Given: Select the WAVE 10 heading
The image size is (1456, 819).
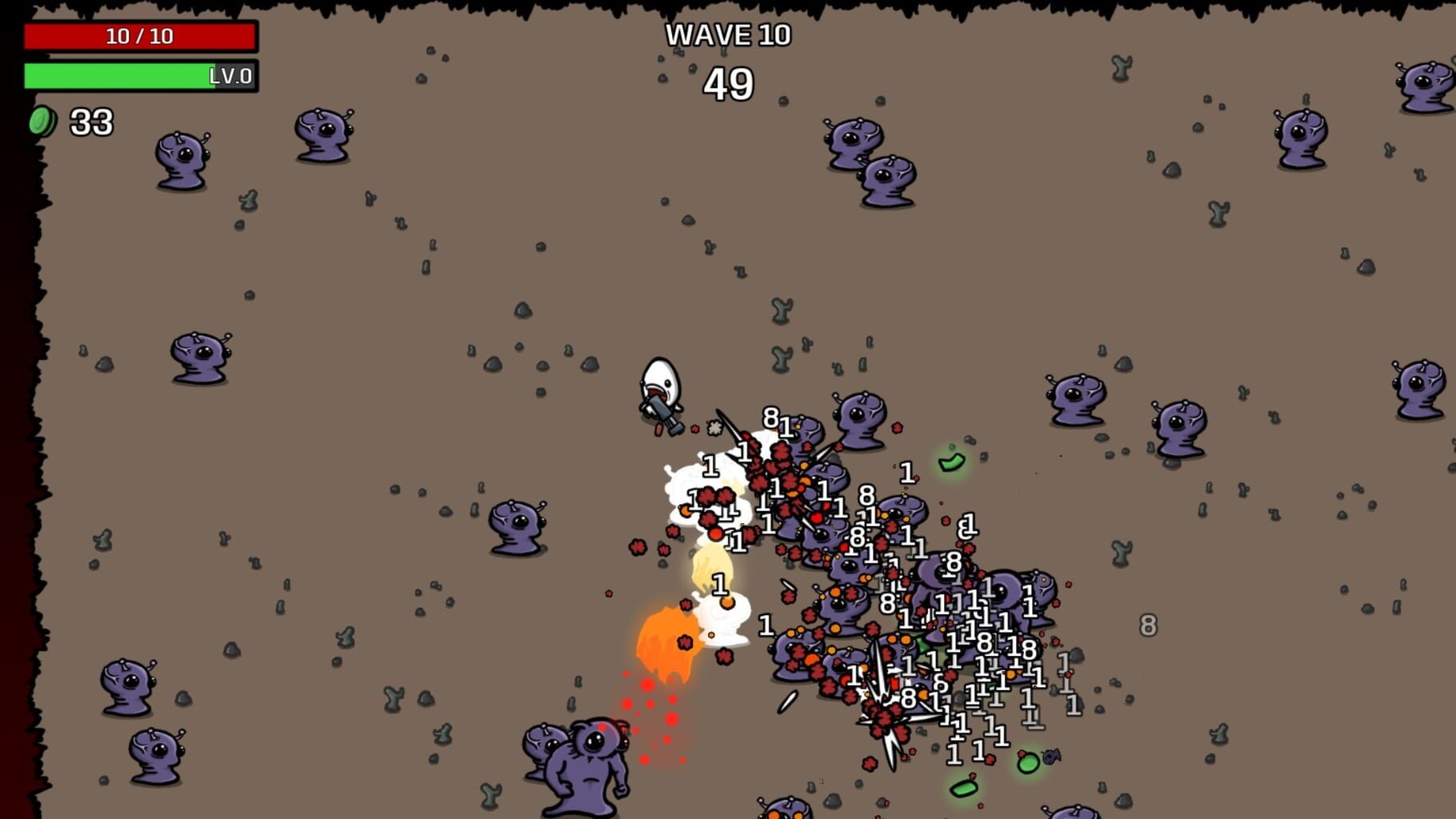Looking at the screenshot, I should (x=729, y=35).
